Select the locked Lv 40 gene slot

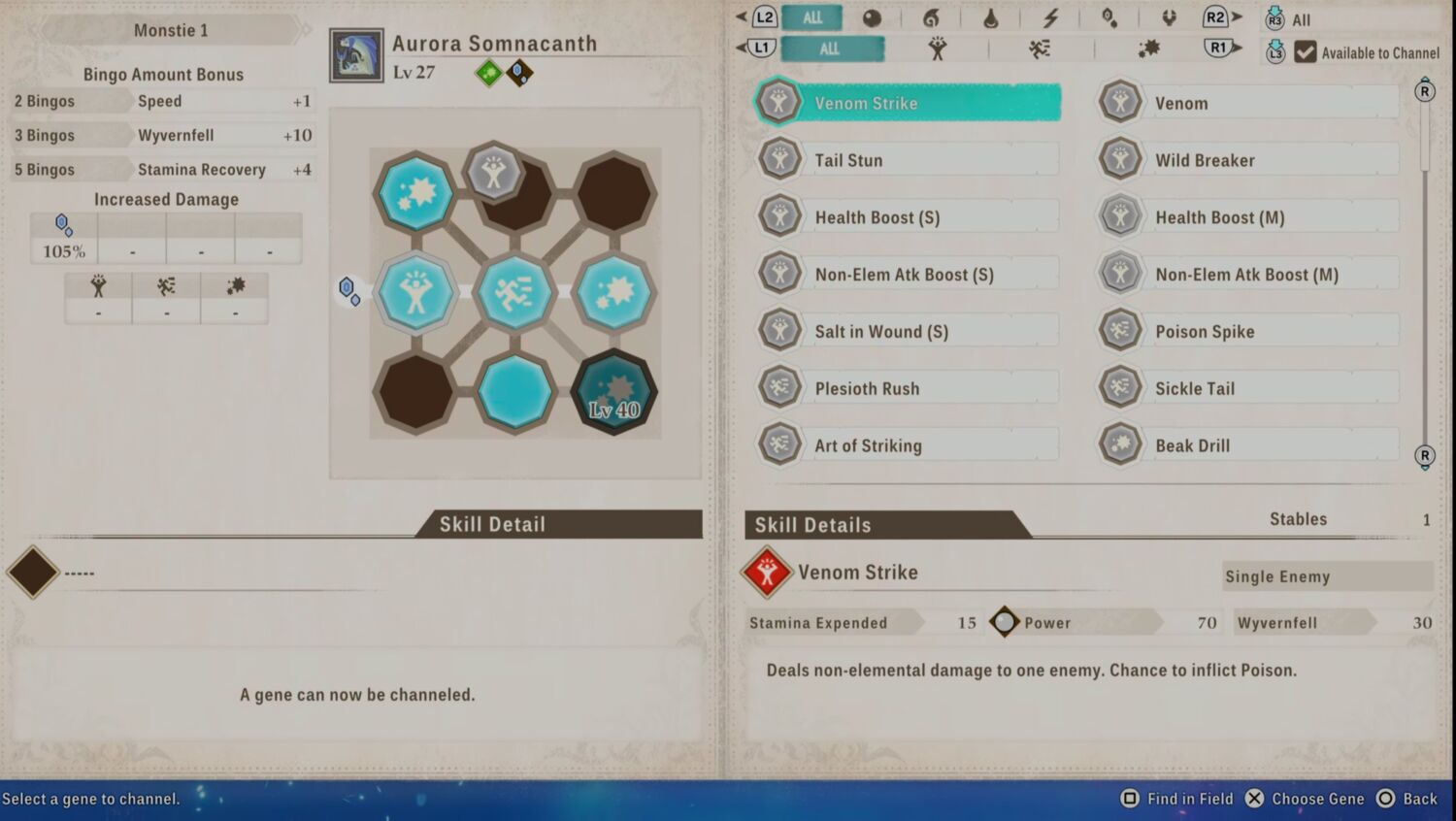pos(613,392)
